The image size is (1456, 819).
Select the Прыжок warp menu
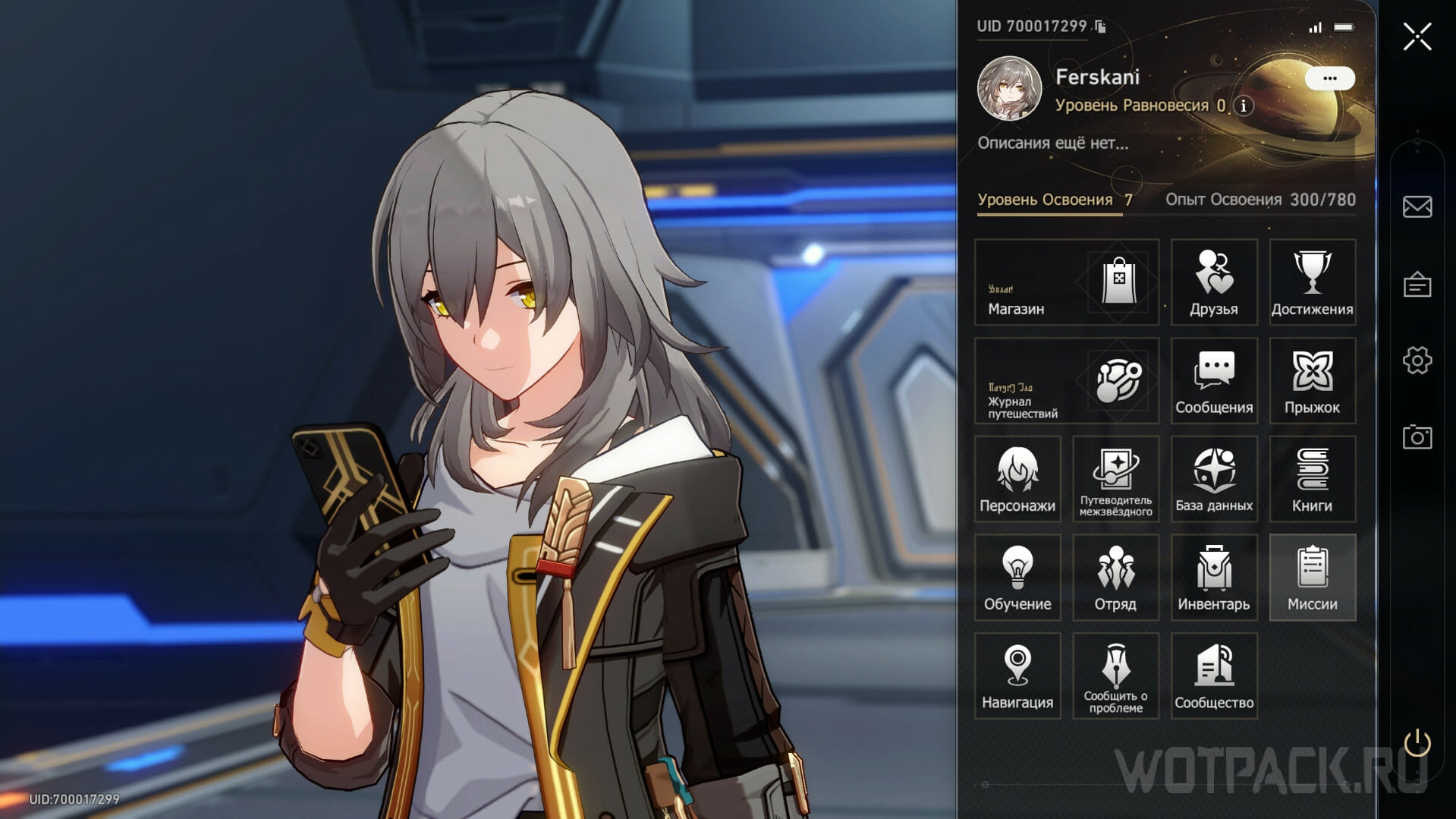click(x=1312, y=381)
